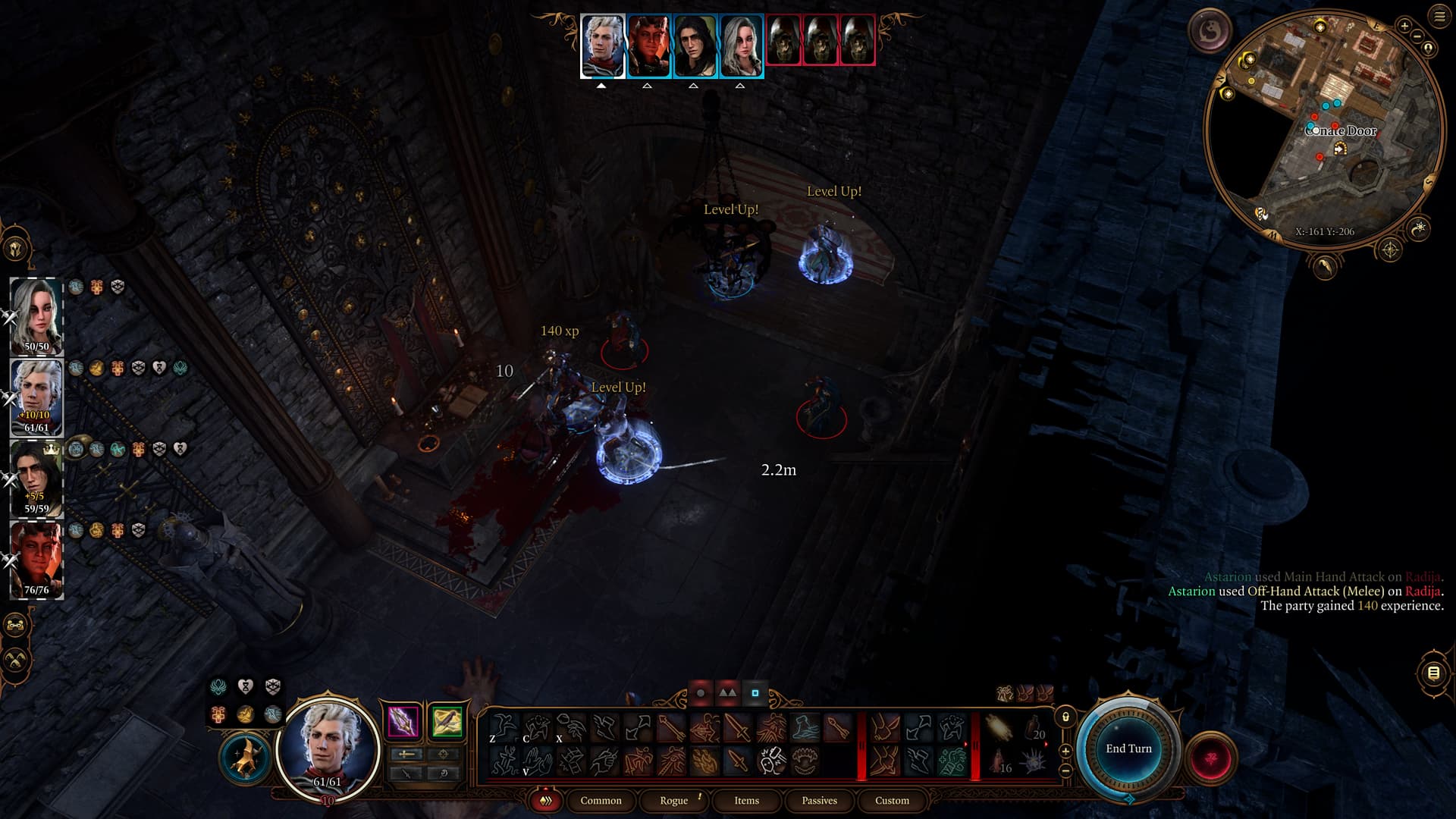This screenshot has width=1456, height=819.
Task: Click the first skull enemy in turn order
Action: tap(783, 39)
